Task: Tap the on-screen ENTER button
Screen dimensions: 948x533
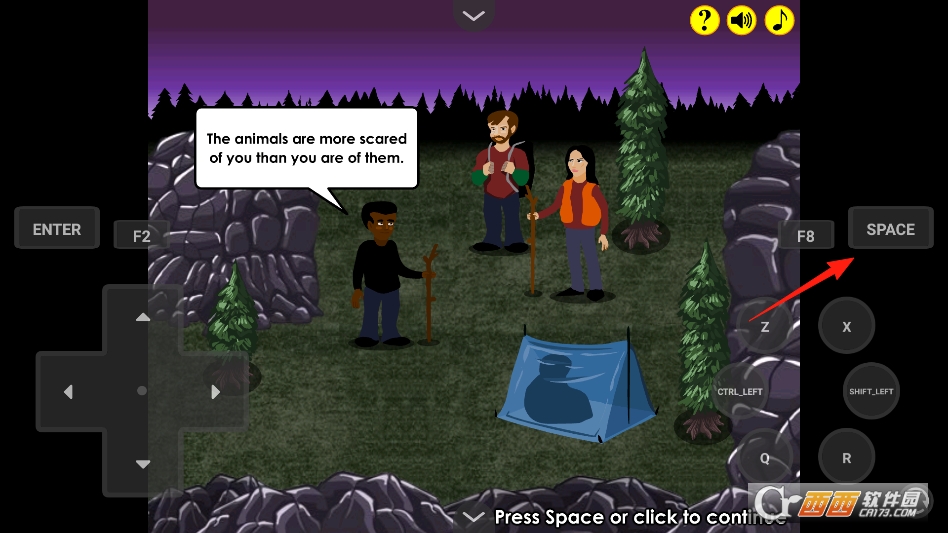Action: click(x=57, y=229)
